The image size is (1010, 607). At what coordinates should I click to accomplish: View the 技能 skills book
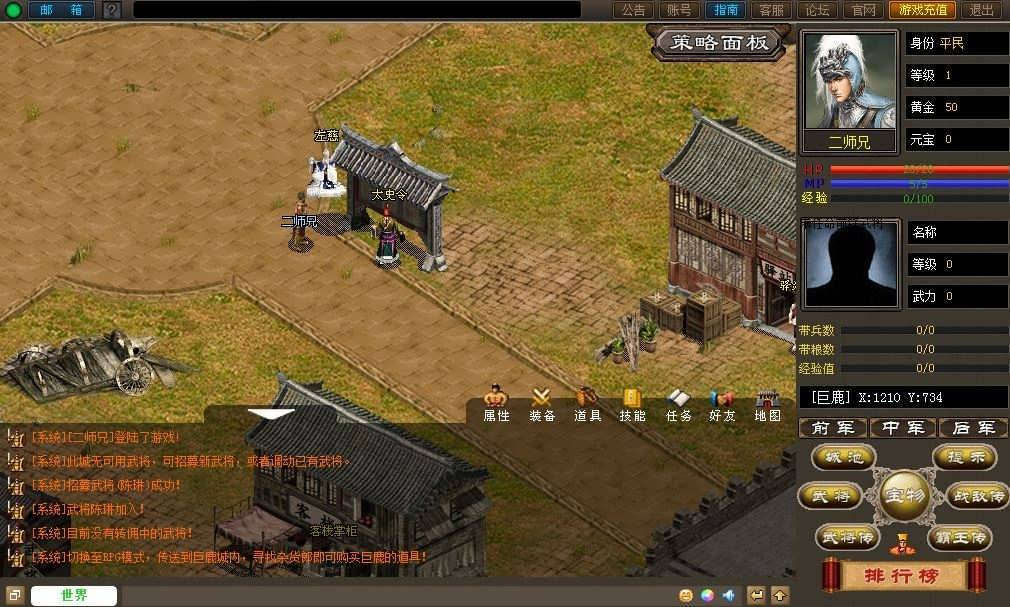pos(632,404)
